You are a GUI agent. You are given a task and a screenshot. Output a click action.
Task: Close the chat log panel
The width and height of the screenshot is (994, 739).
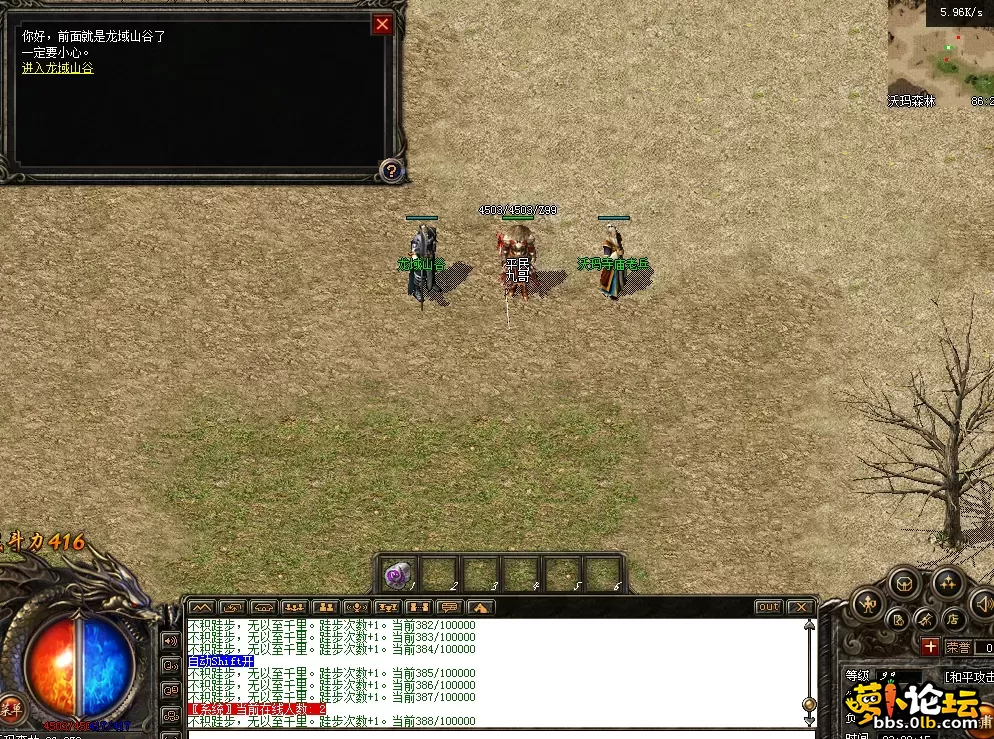coord(800,607)
